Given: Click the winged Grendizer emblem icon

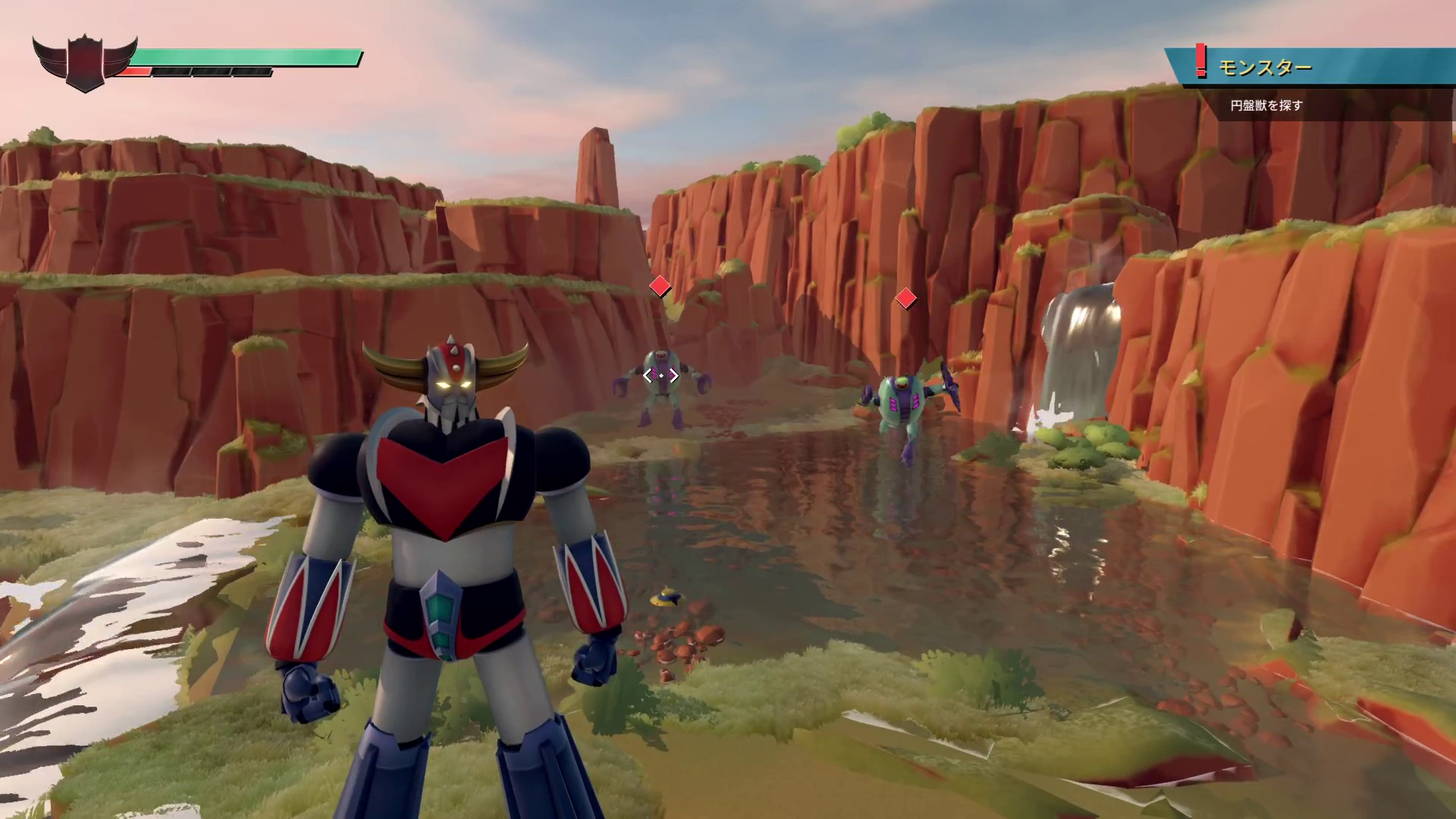Looking at the screenshot, I should (84, 63).
